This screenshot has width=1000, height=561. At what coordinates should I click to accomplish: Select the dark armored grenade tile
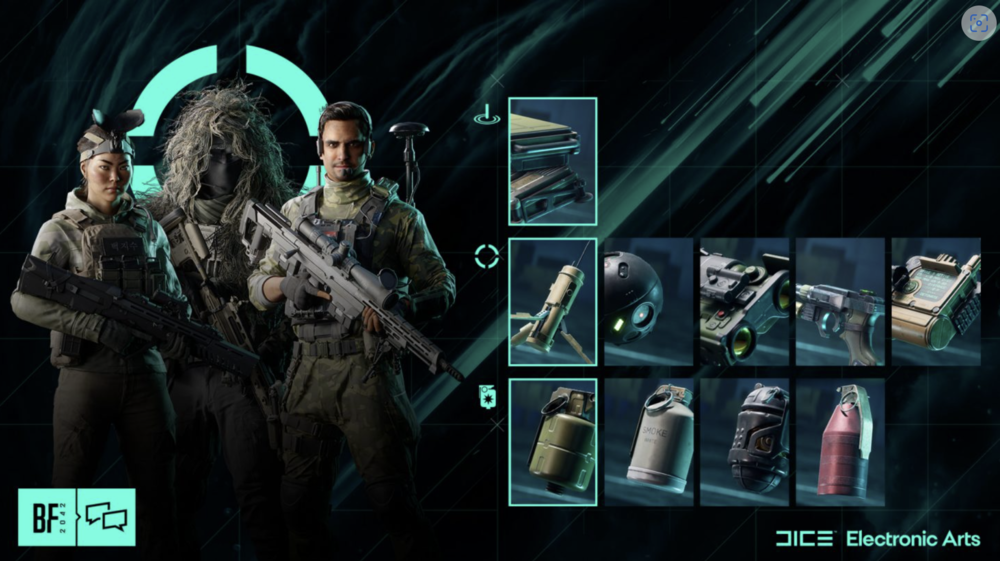point(744,441)
